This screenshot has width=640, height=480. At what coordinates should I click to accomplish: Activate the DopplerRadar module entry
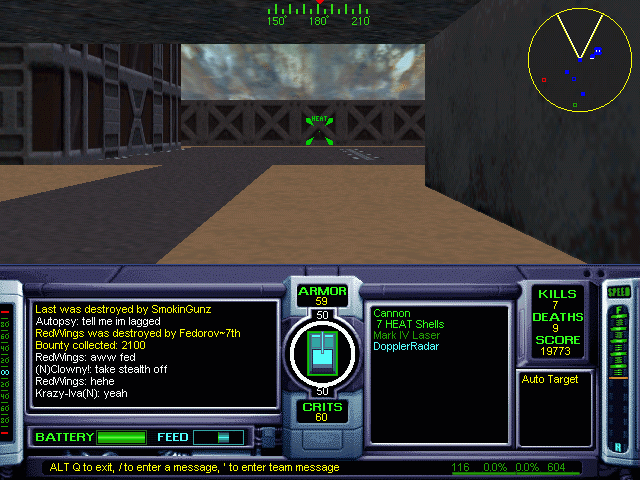pos(406,346)
